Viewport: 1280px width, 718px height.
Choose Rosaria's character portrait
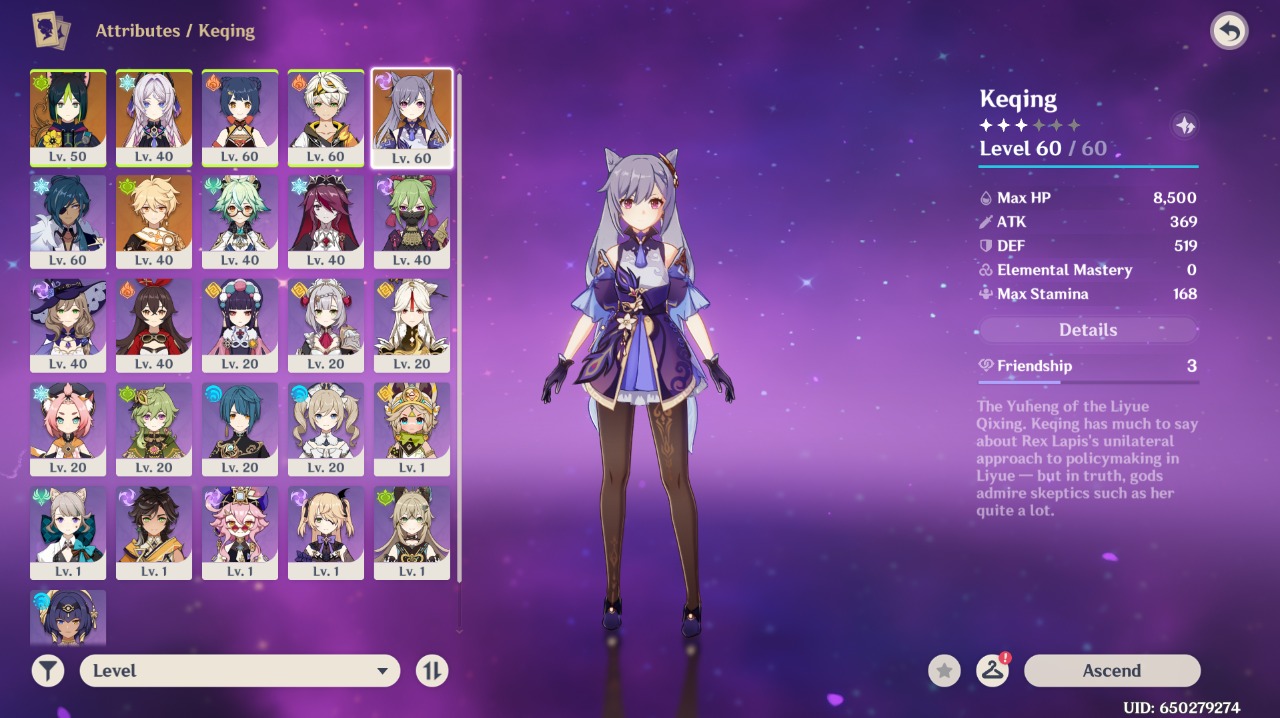coord(326,214)
